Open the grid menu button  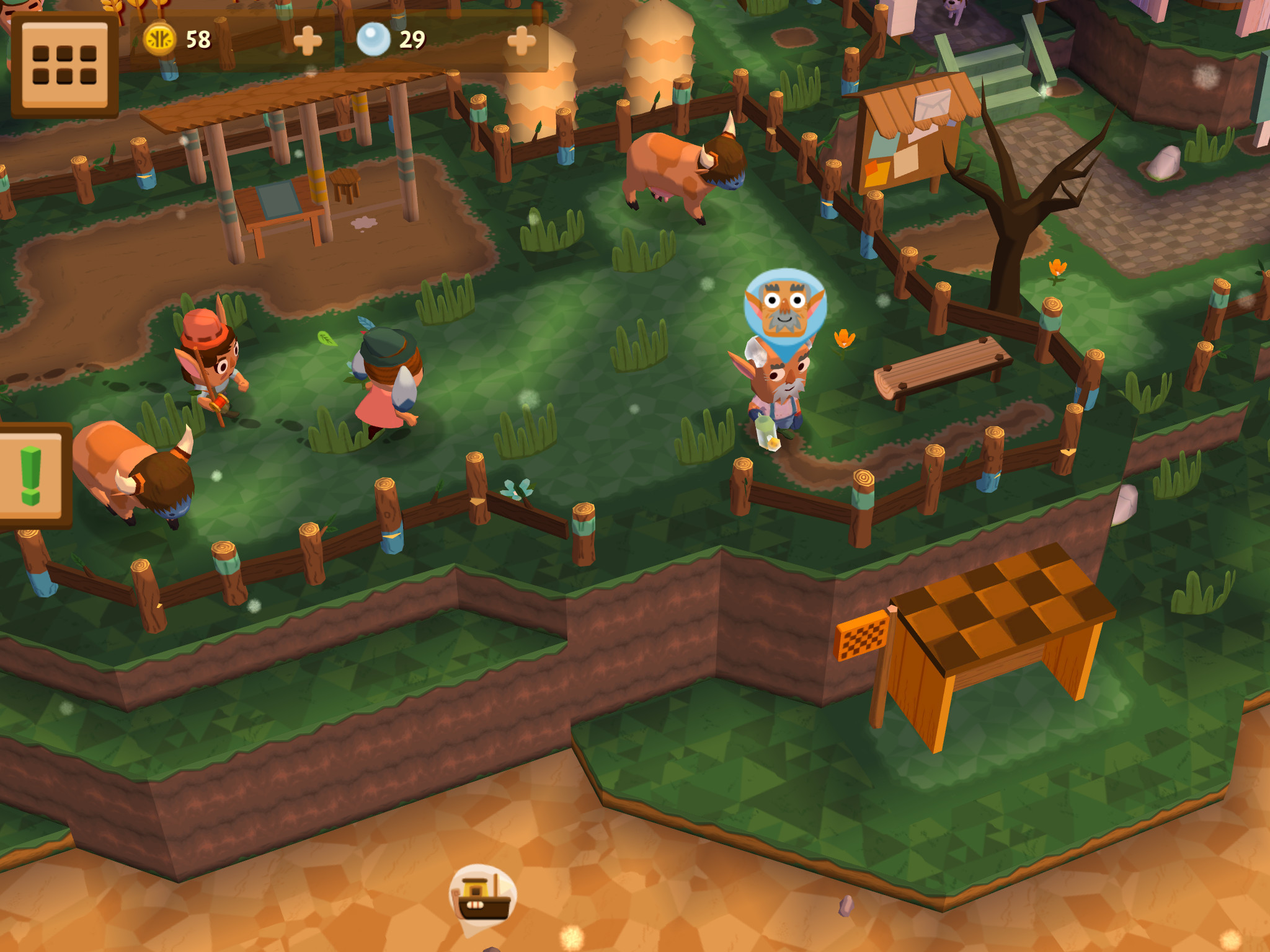[64, 64]
